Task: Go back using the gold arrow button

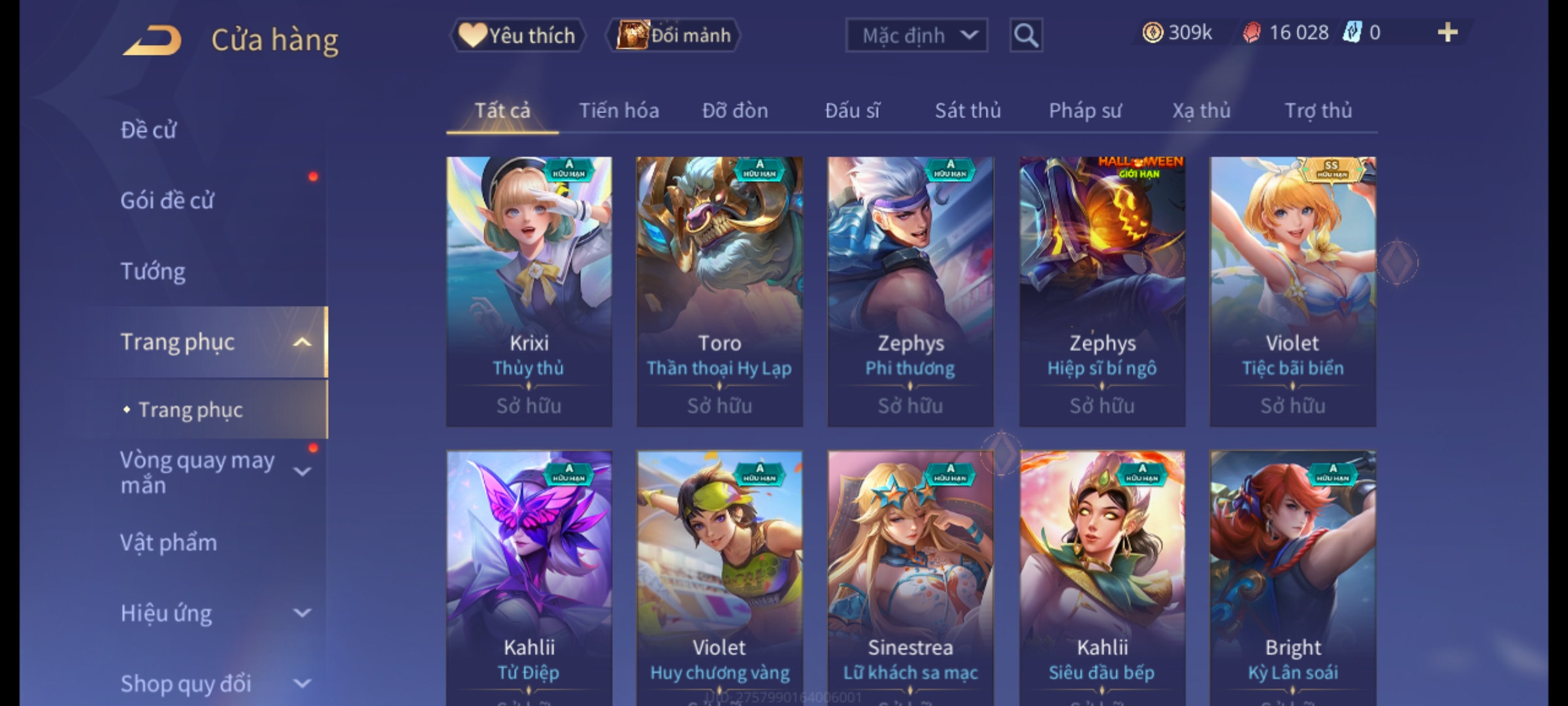Action: (x=152, y=41)
